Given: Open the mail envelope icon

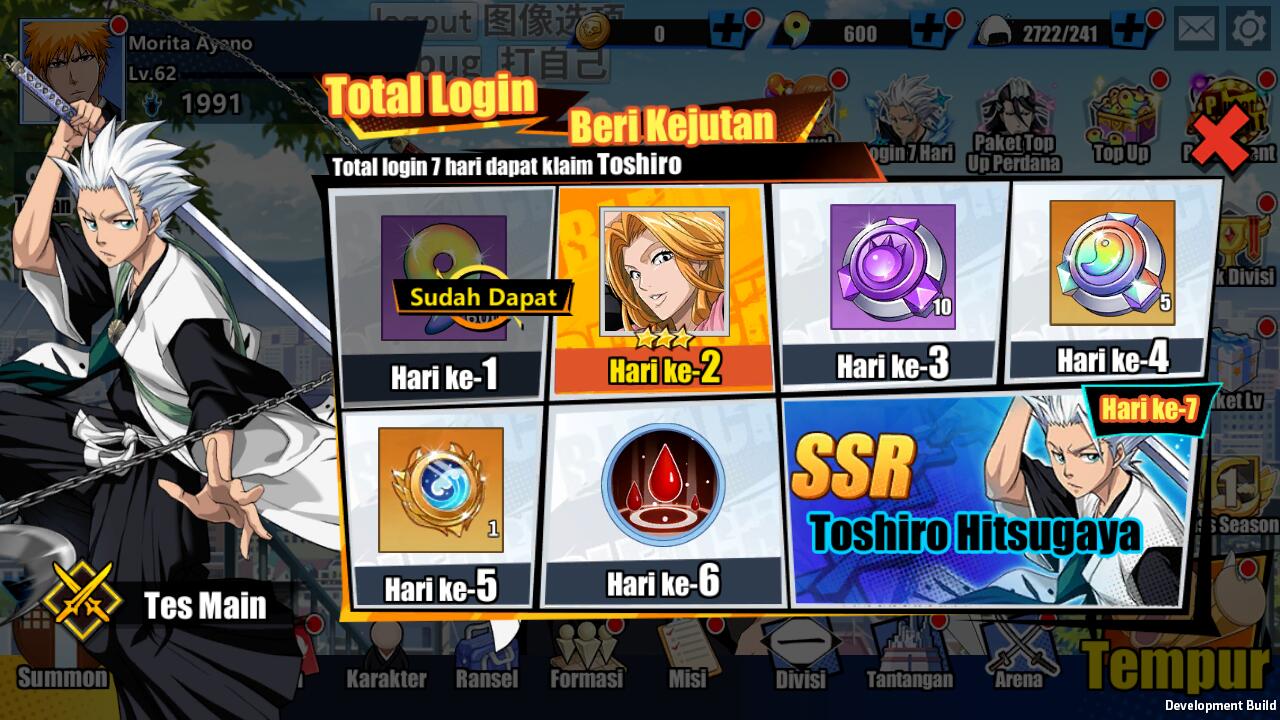Looking at the screenshot, I should [x=1195, y=29].
